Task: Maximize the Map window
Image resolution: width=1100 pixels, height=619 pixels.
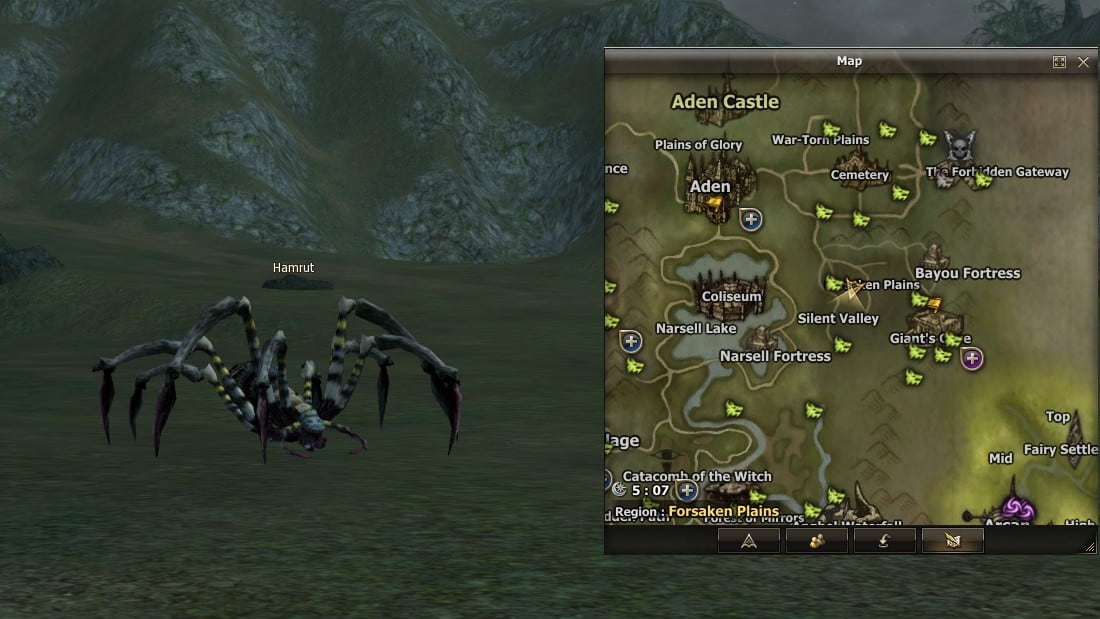Action: (1059, 62)
